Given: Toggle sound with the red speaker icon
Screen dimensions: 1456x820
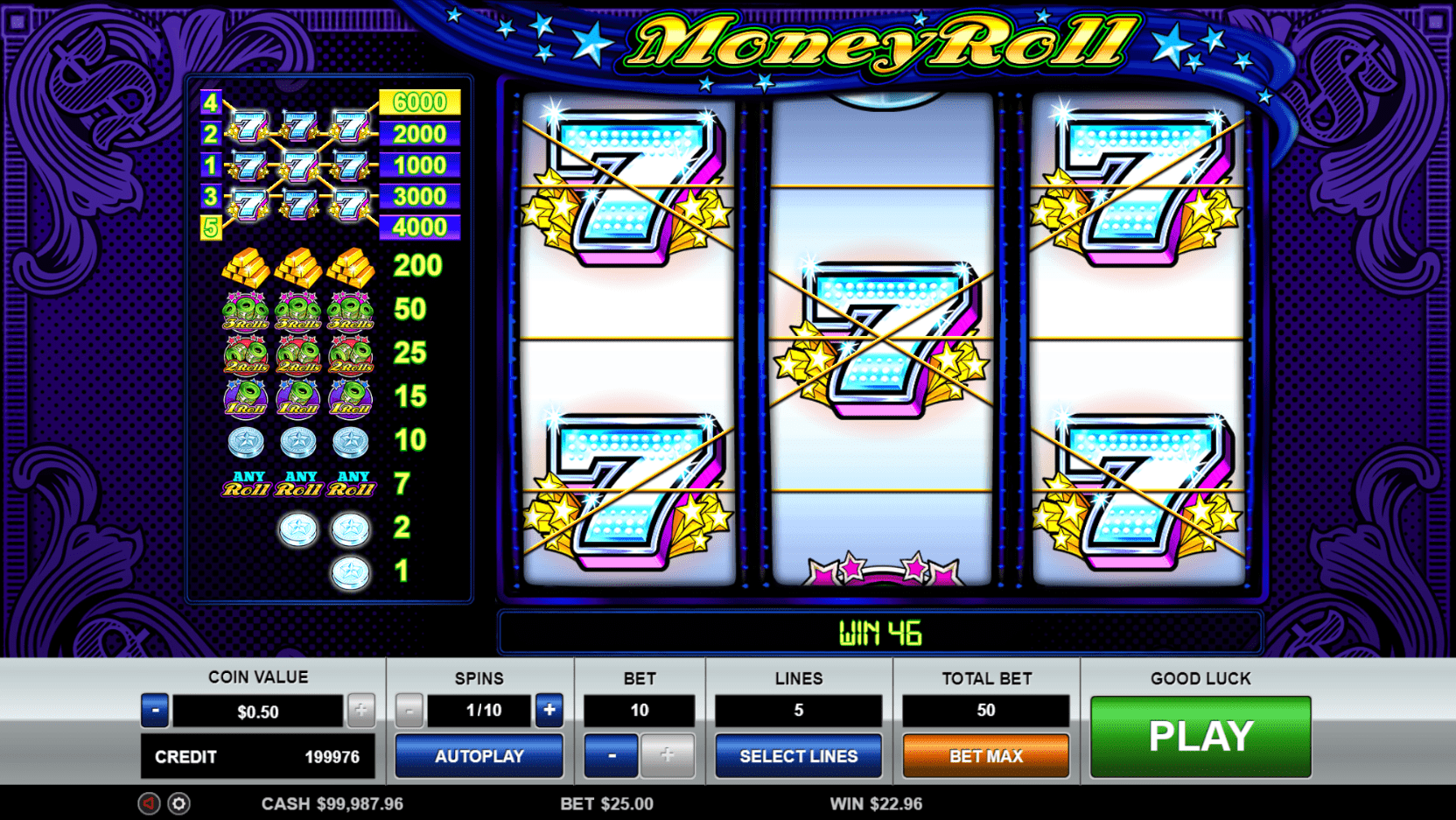Looking at the screenshot, I should tap(150, 803).
